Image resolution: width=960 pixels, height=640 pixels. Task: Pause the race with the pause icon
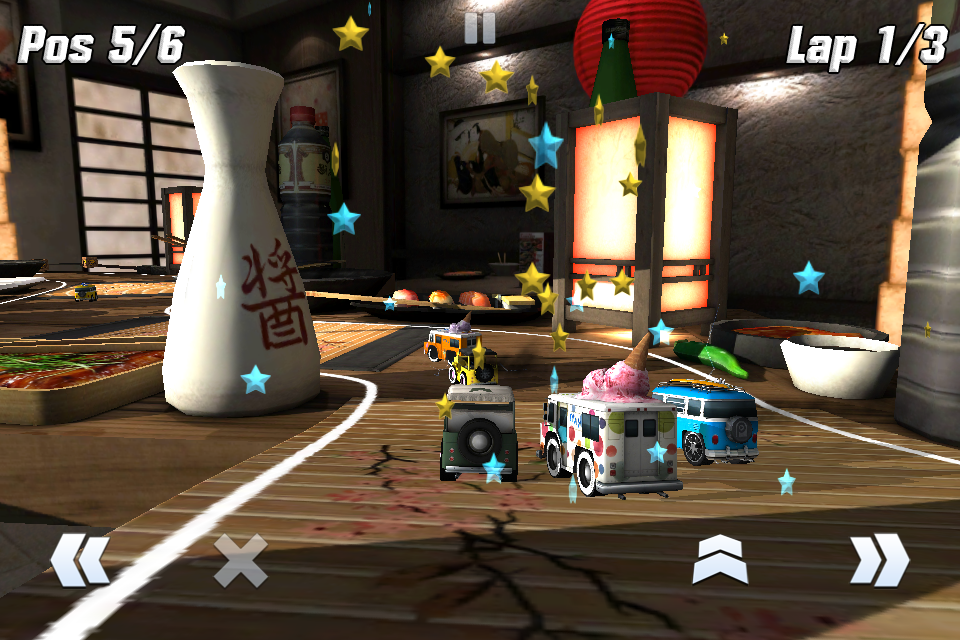(480, 28)
